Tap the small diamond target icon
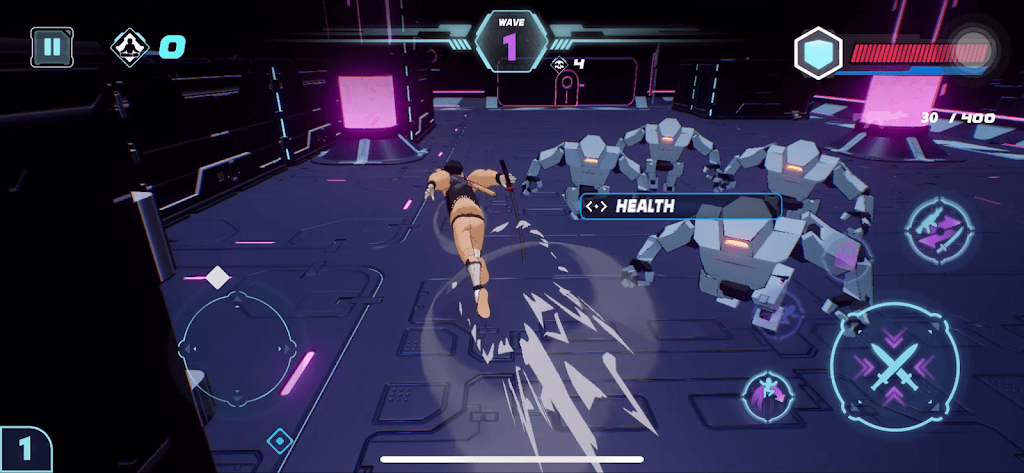Screen dimensions: 1024x473 [x=279, y=439]
